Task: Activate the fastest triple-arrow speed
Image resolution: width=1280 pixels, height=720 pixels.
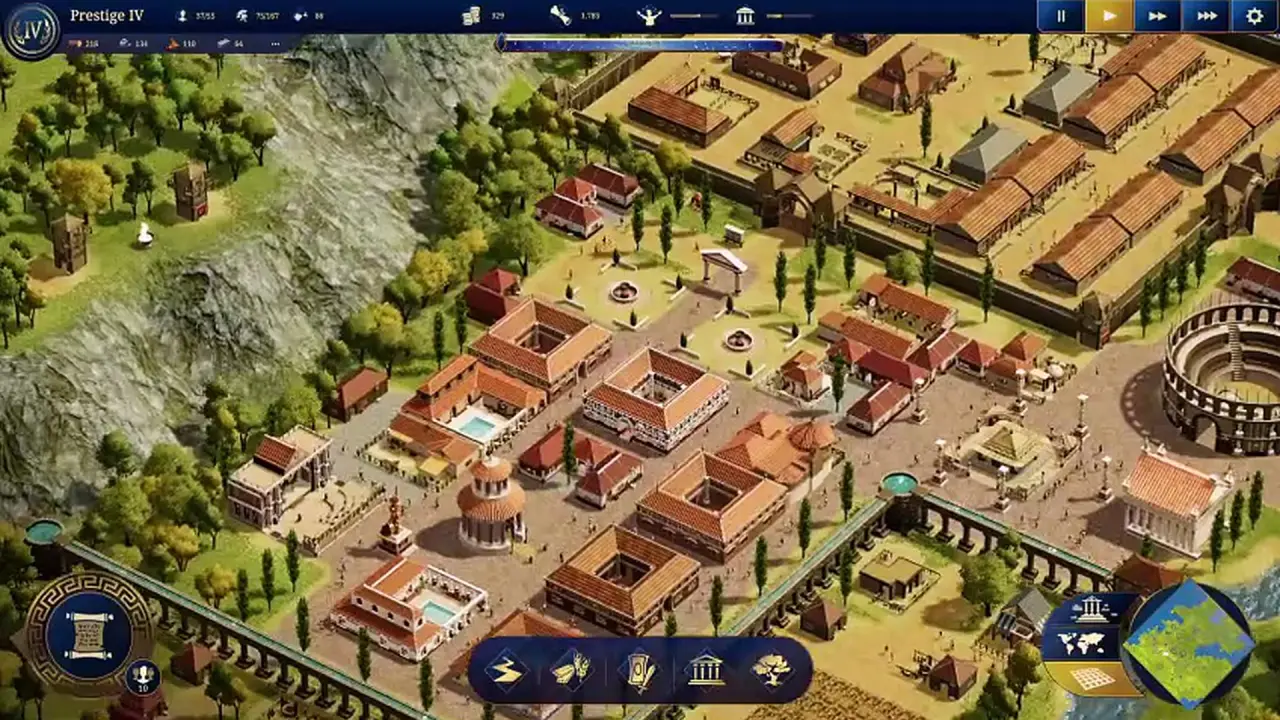Action: 1206,16
